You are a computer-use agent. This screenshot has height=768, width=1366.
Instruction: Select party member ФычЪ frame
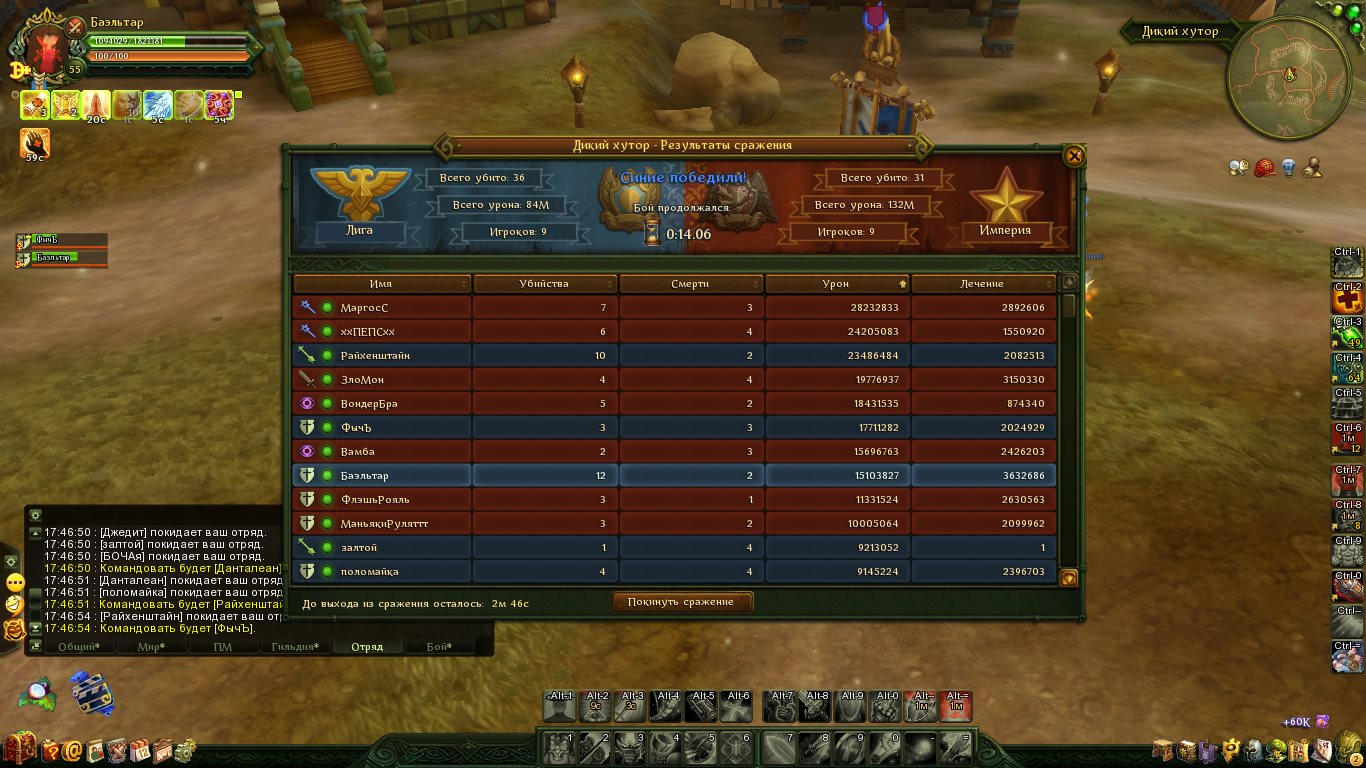pos(62,240)
